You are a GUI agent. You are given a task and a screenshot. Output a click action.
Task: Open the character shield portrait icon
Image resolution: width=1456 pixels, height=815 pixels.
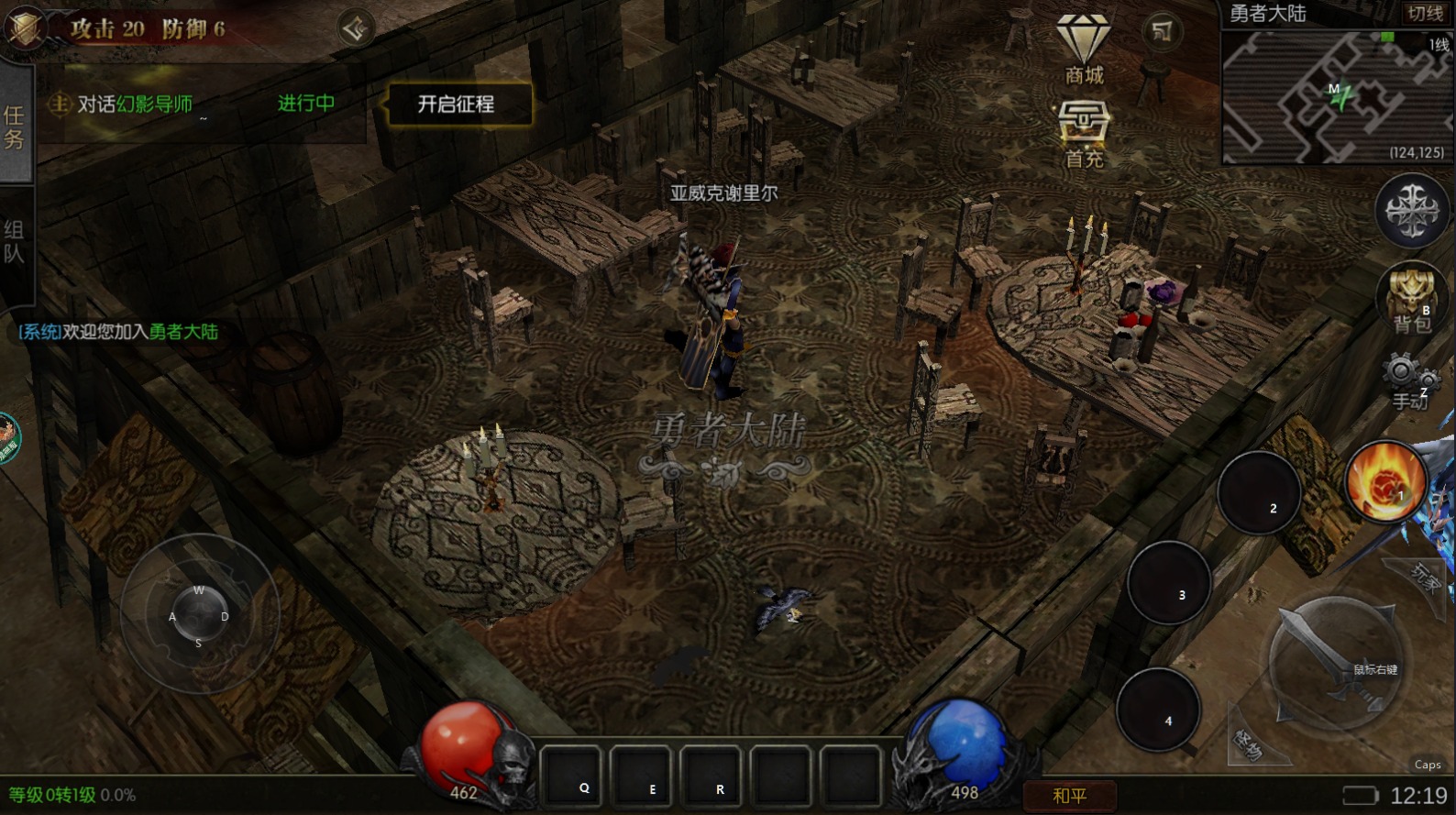pyautogui.click(x=26, y=27)
